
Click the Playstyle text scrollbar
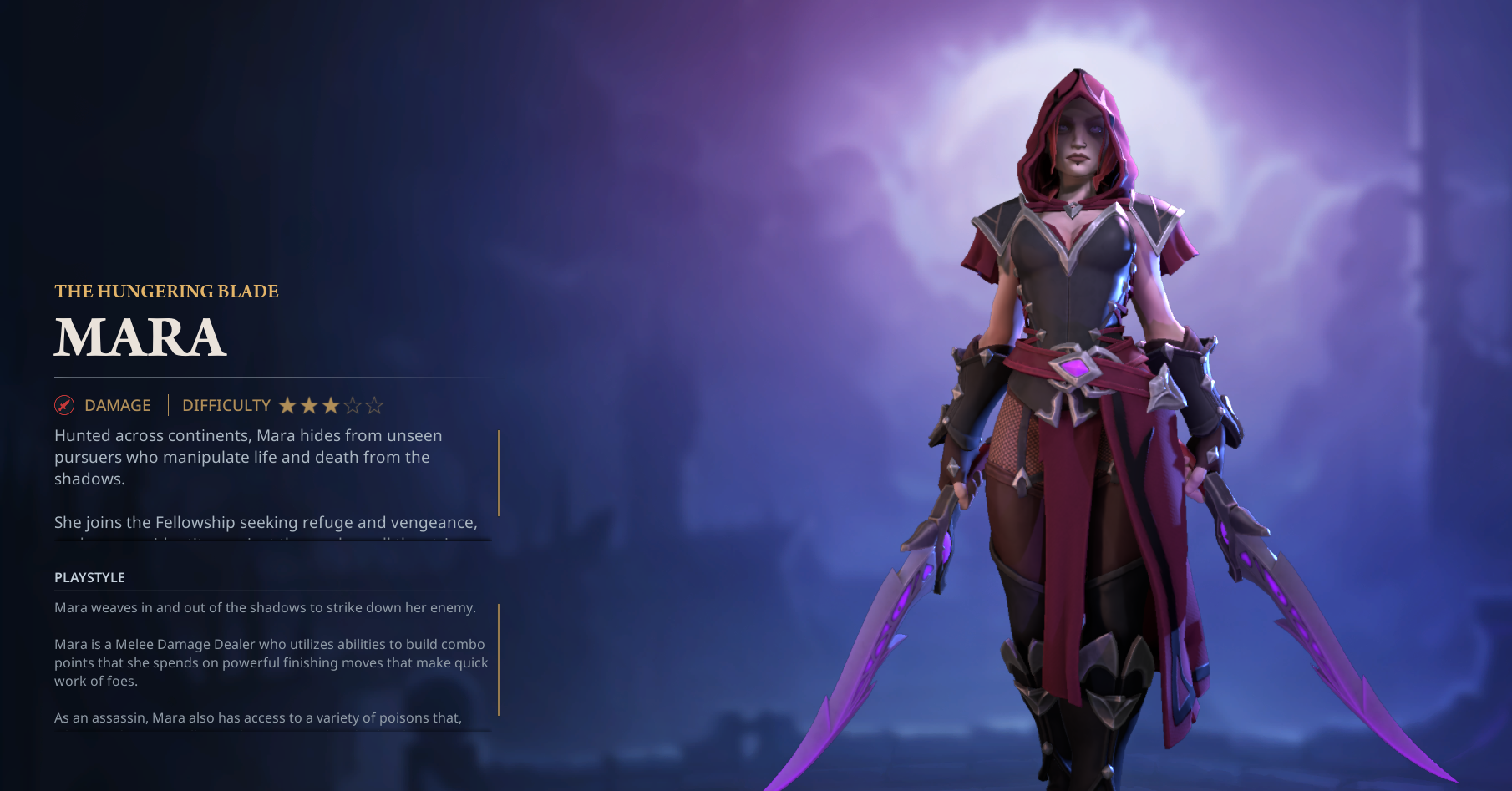tap(499, 659)
